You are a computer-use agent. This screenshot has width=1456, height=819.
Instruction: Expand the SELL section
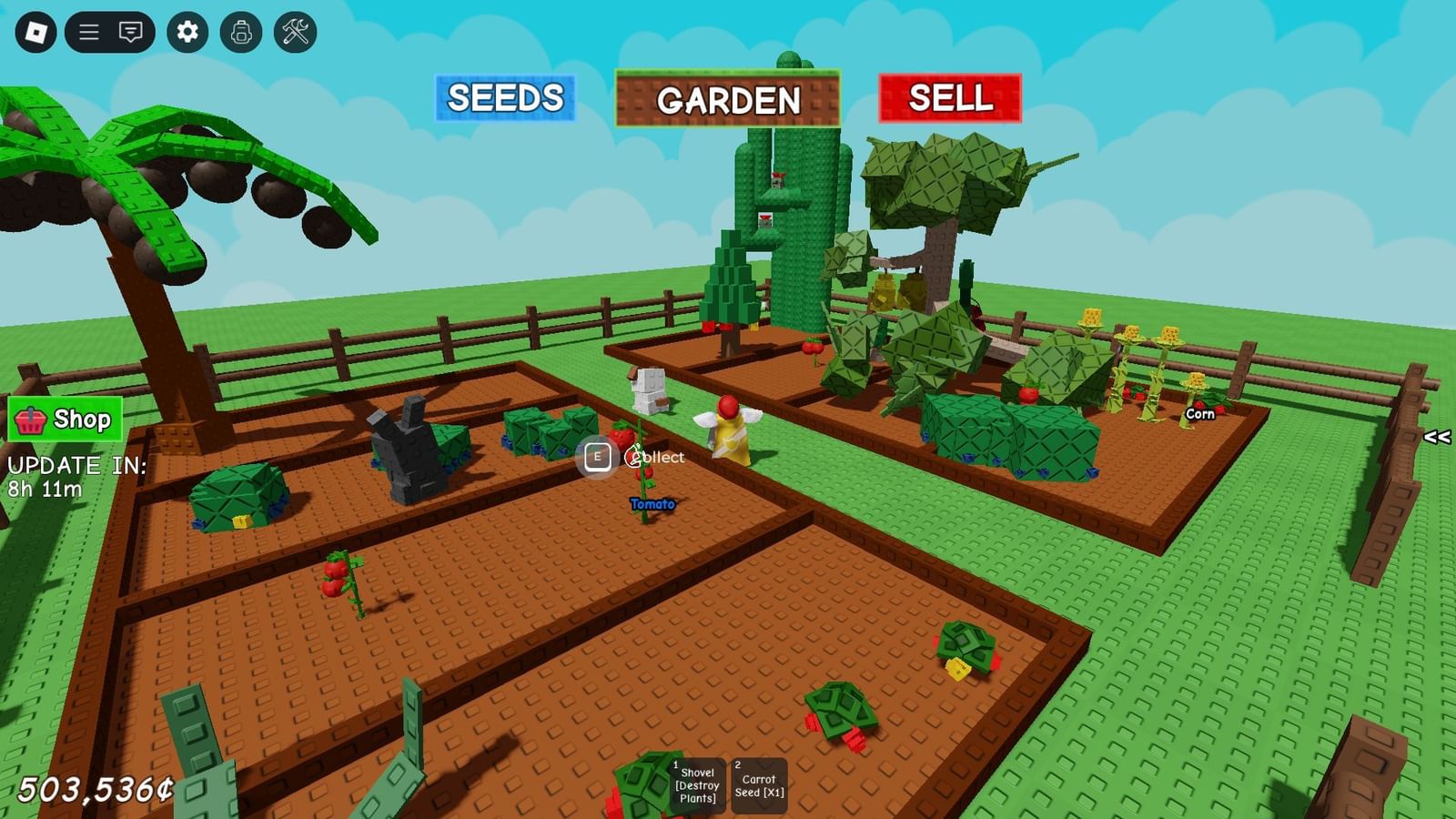[952, 97]
